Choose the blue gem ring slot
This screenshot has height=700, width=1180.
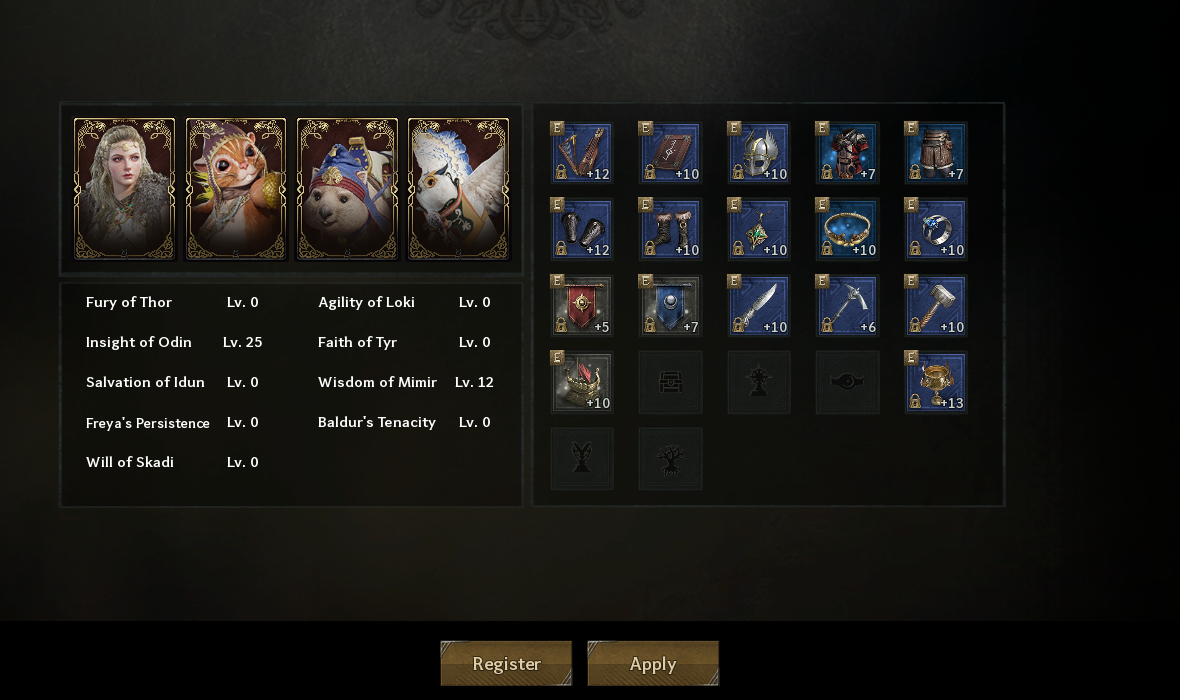tap(935, 229)
